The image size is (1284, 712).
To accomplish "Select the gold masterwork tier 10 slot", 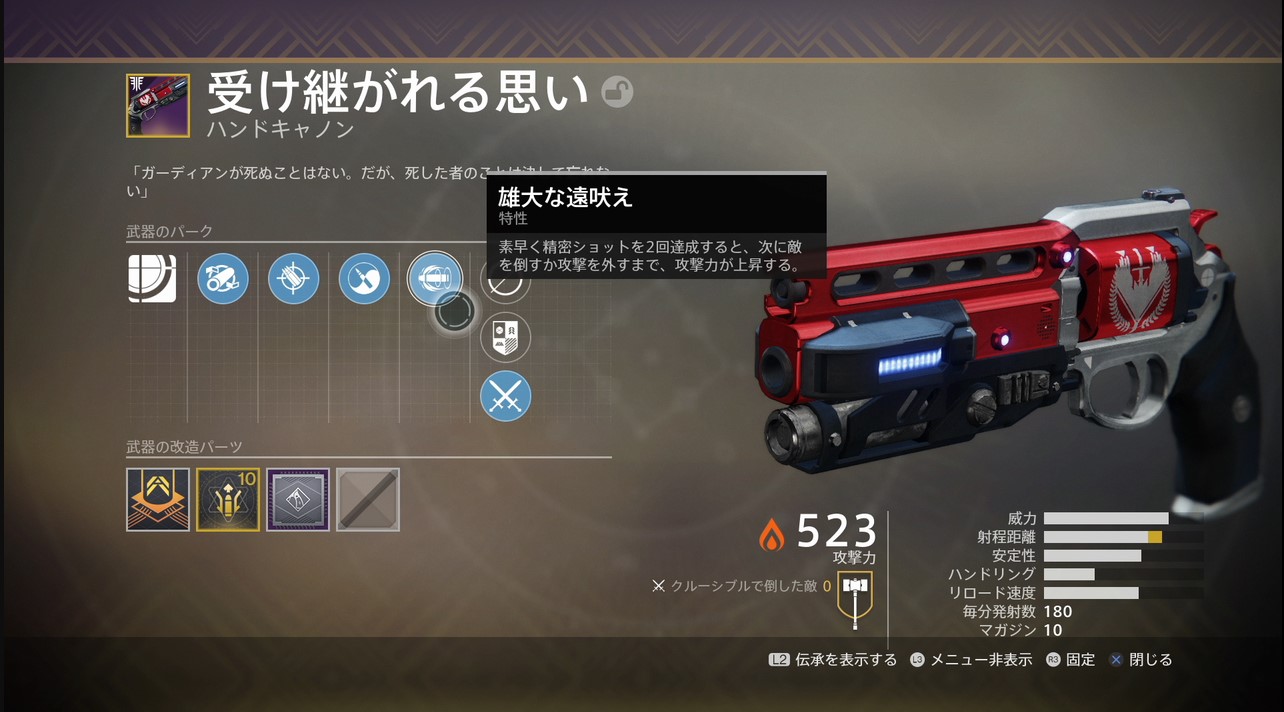I will pyautogui.click(x=228, y=499).
